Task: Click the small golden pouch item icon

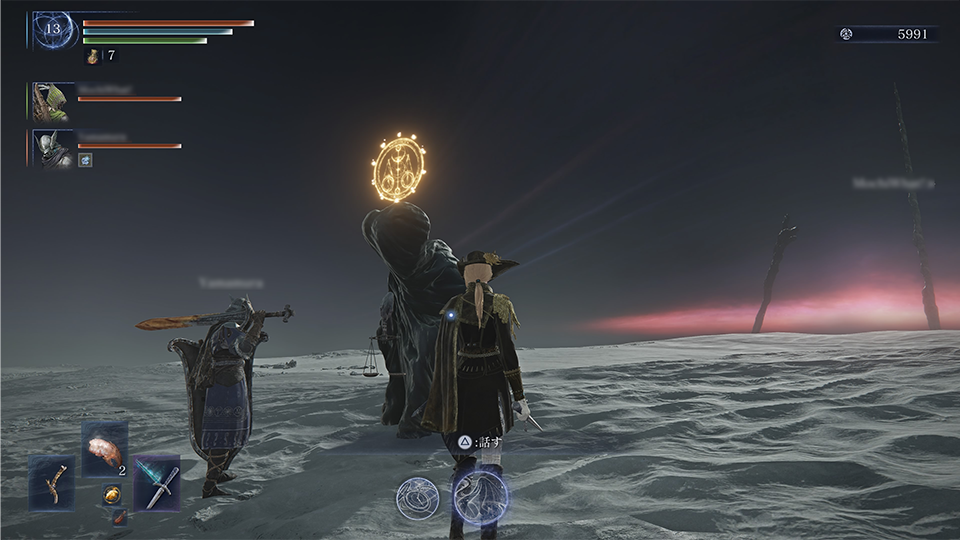Action: (110, 494)
